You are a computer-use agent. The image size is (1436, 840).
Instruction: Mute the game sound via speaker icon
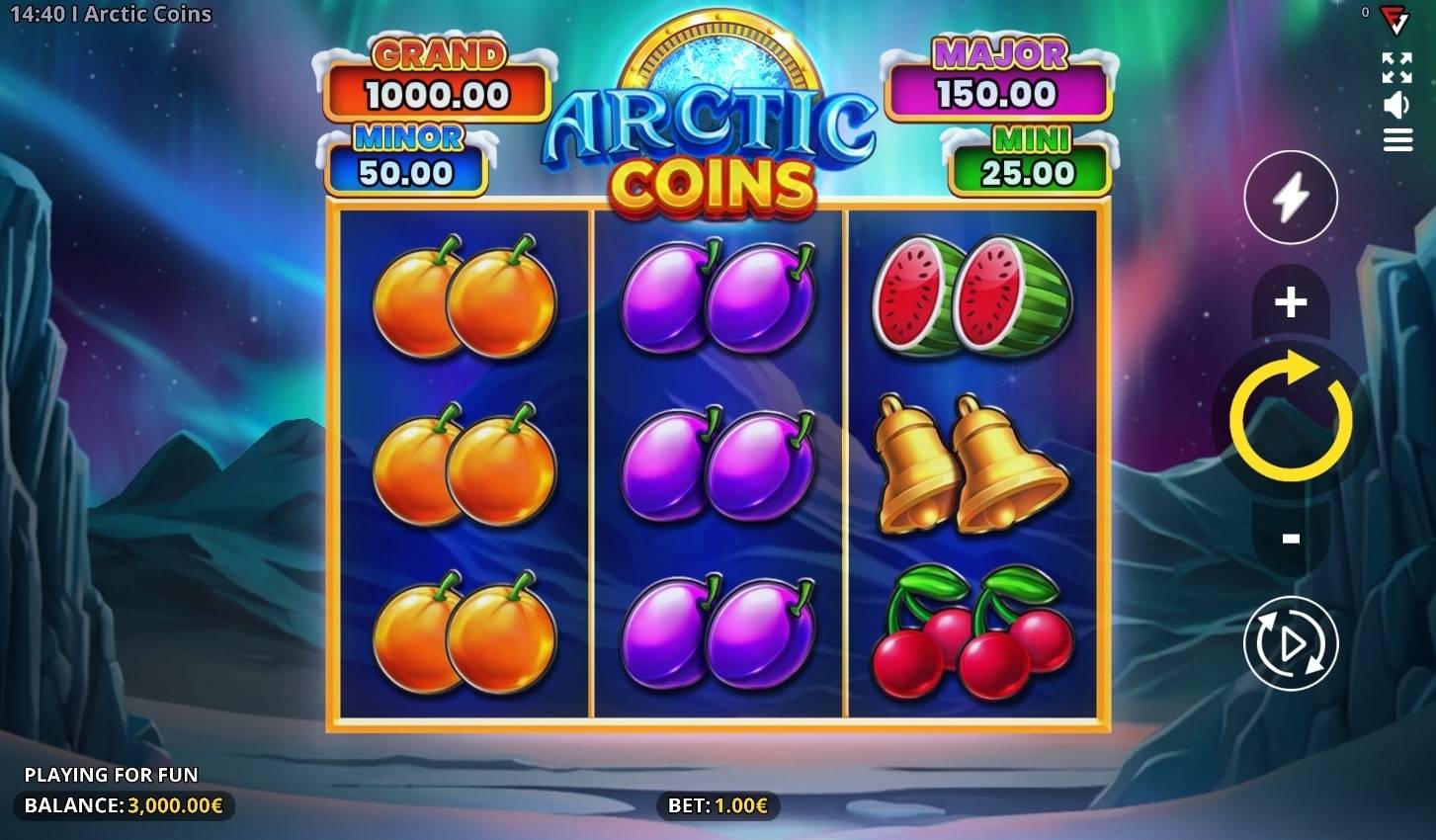click(1397, 106)
